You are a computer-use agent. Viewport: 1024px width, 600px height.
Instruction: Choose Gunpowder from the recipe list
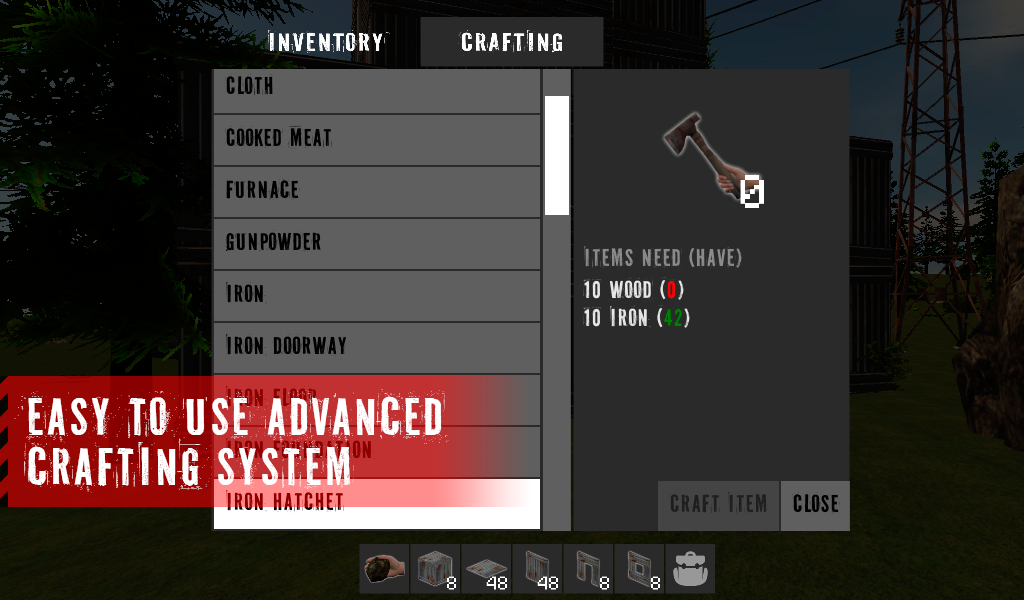click(x=377, y=243)
